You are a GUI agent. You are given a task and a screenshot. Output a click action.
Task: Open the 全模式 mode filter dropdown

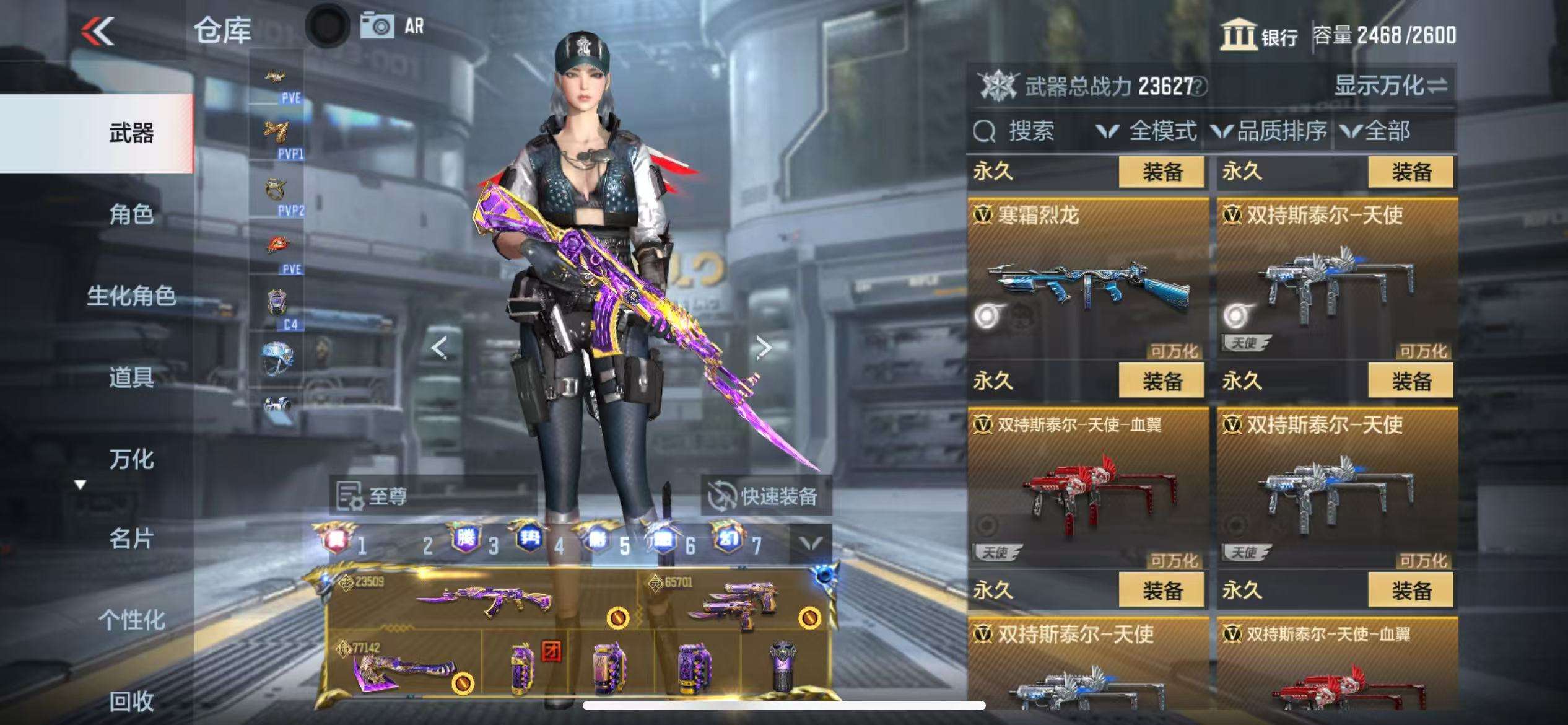pos(1147,131)
